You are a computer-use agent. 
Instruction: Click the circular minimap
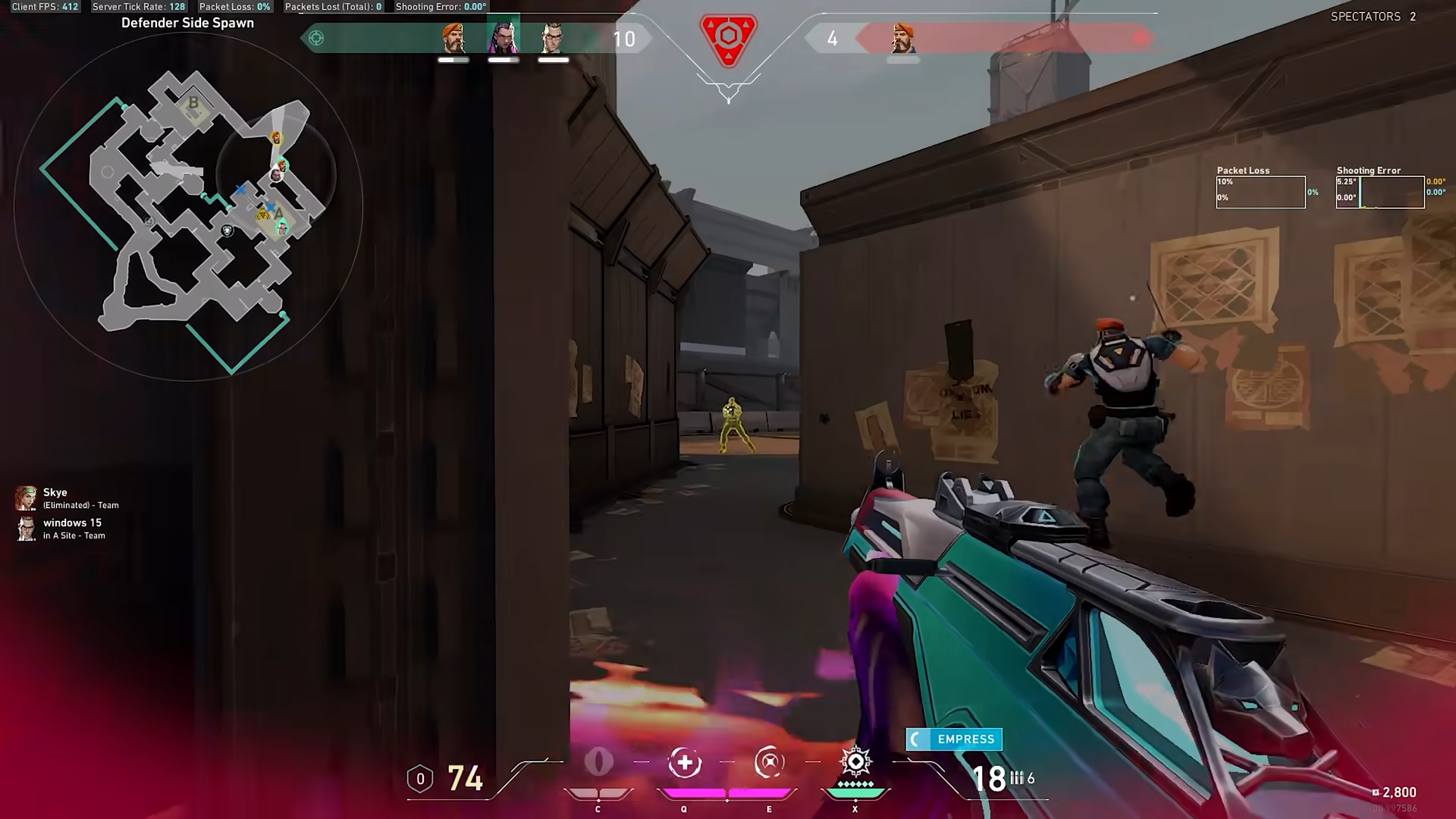point(188,206)
